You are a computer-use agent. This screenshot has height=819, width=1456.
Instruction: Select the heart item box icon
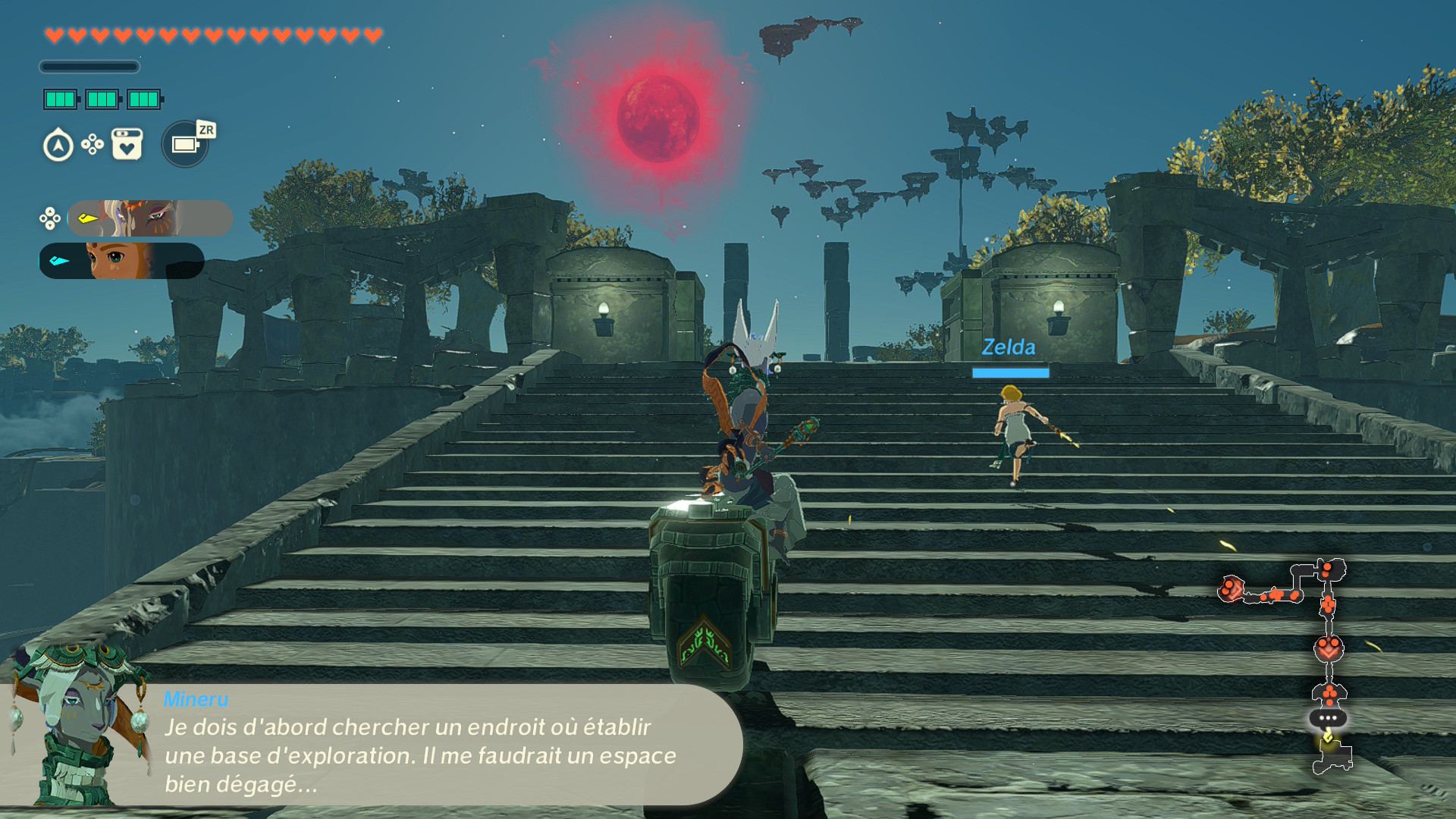[x=127, y=144]
